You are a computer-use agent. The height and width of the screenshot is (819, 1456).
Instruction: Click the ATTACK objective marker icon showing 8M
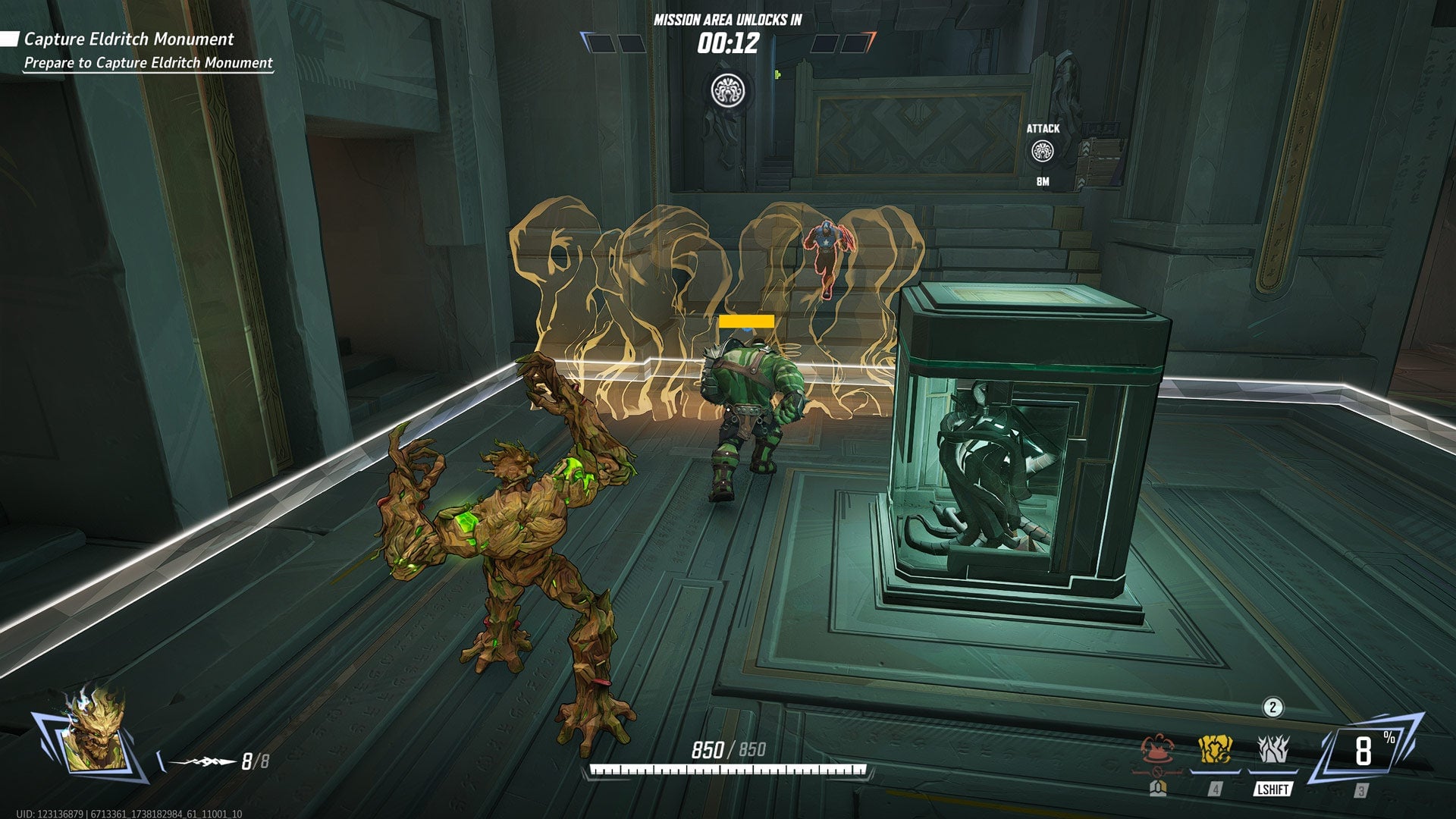pos(1044,152)
